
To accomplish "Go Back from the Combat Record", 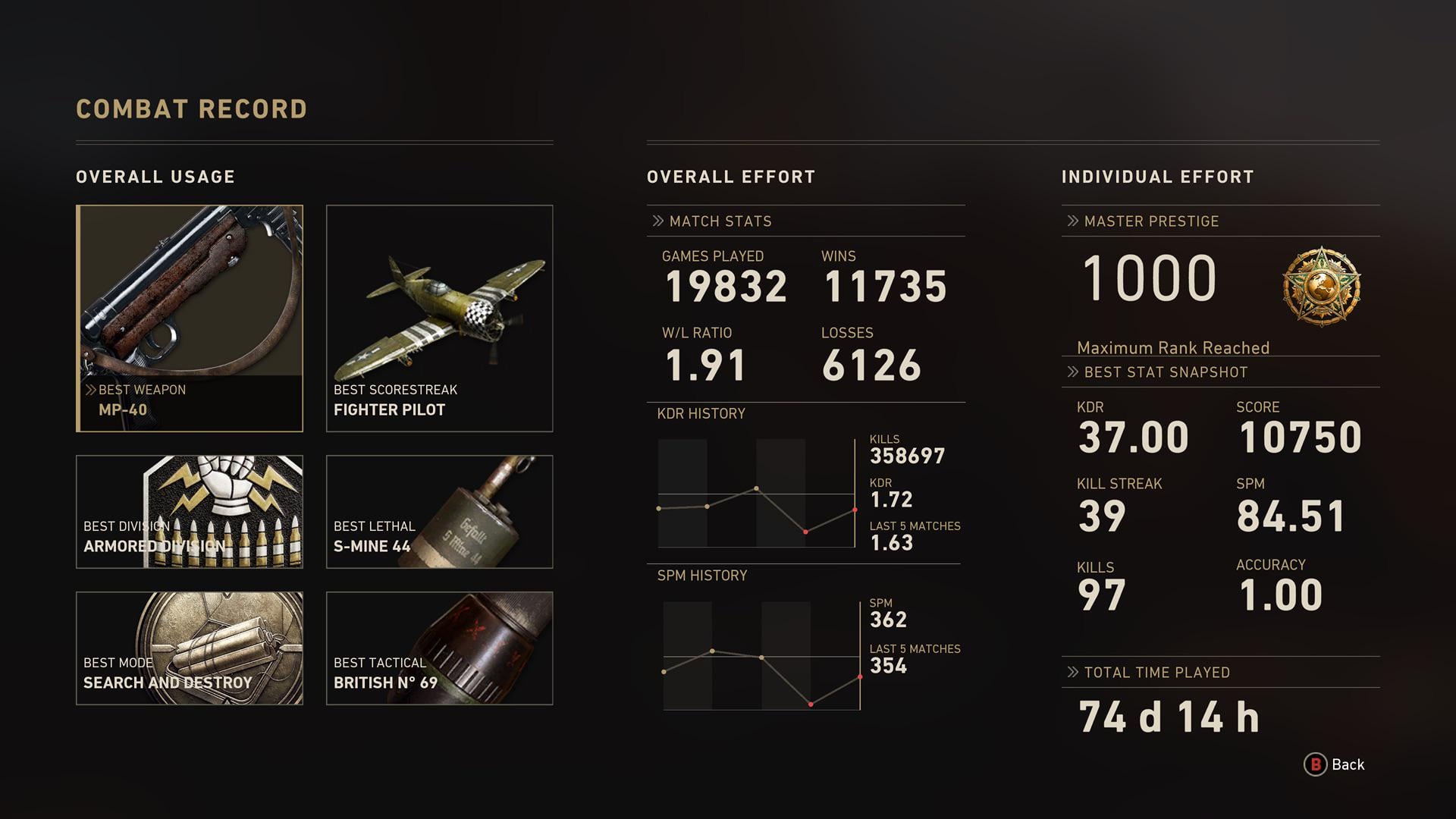I will (1334, 764).
